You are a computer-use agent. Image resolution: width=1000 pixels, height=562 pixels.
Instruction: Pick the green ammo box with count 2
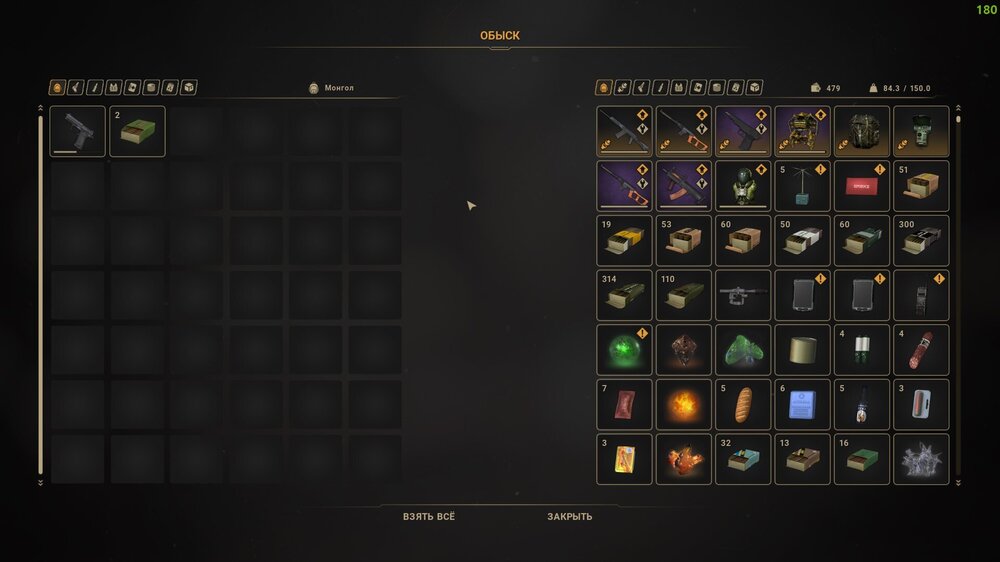137,132
